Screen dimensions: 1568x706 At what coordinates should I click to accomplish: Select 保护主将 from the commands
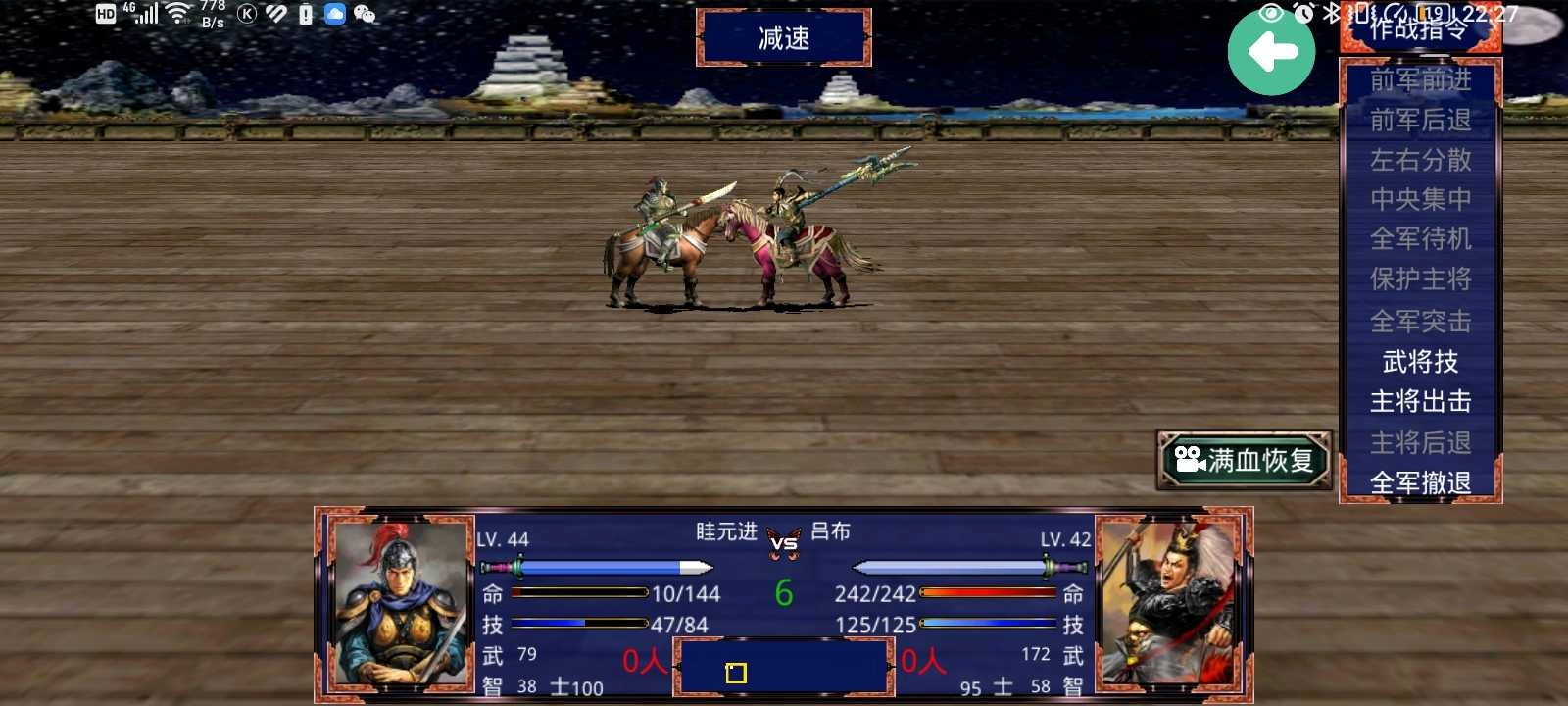(x=1420, y=280)
